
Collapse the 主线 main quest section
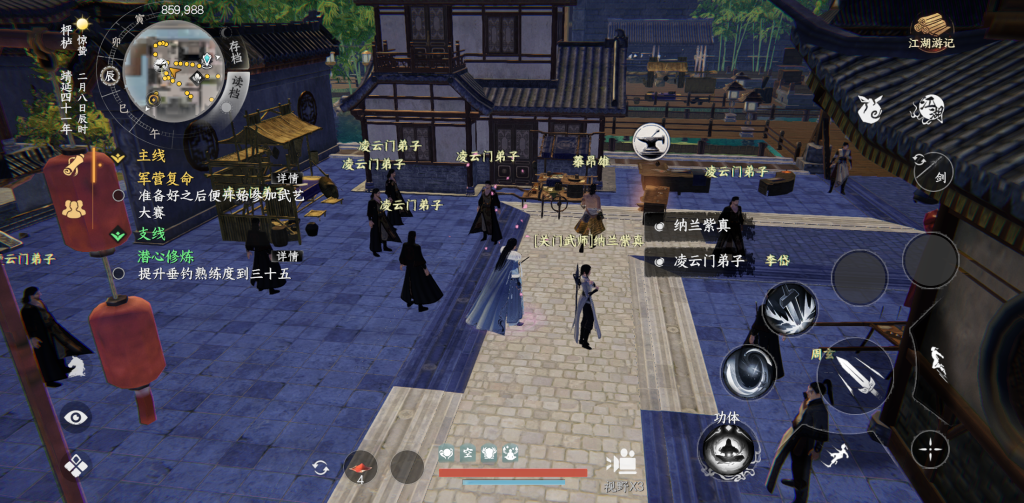[118, 157]
